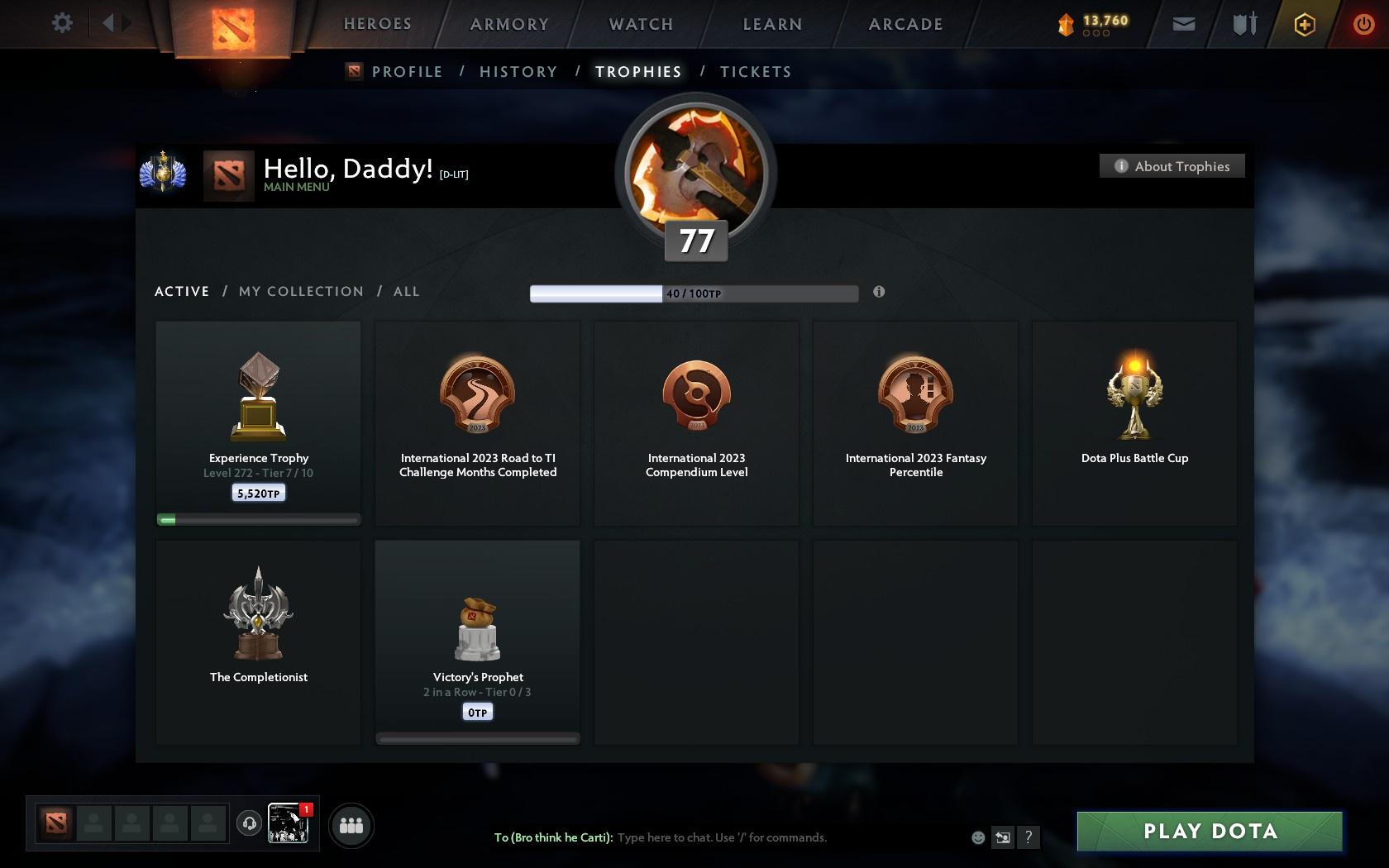Open the Dota Plus subscription icon

(1304, 24)
